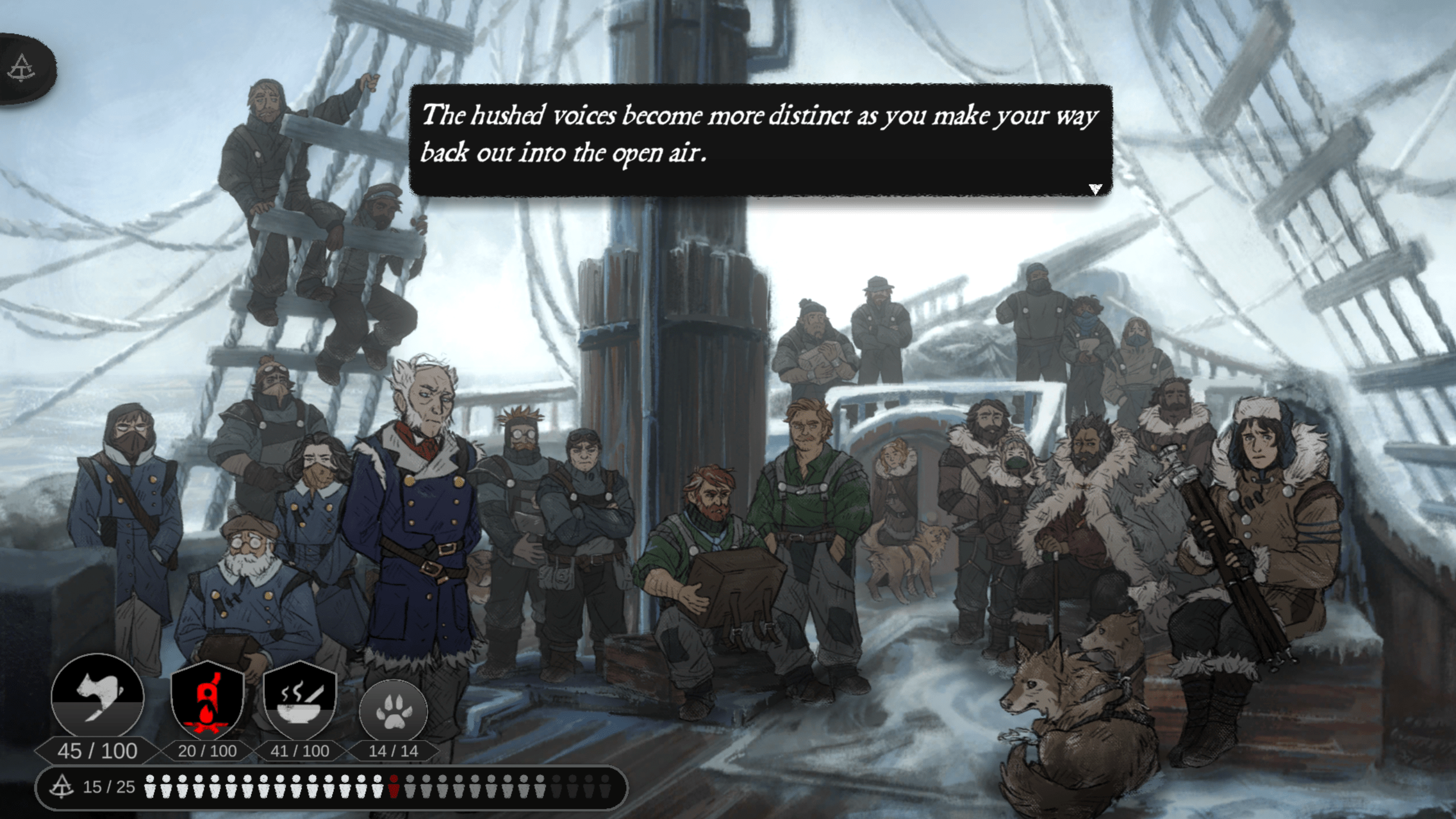Click the red crew member figure
The width and height of the screenshot is (1456, 819).
(393, 786)
